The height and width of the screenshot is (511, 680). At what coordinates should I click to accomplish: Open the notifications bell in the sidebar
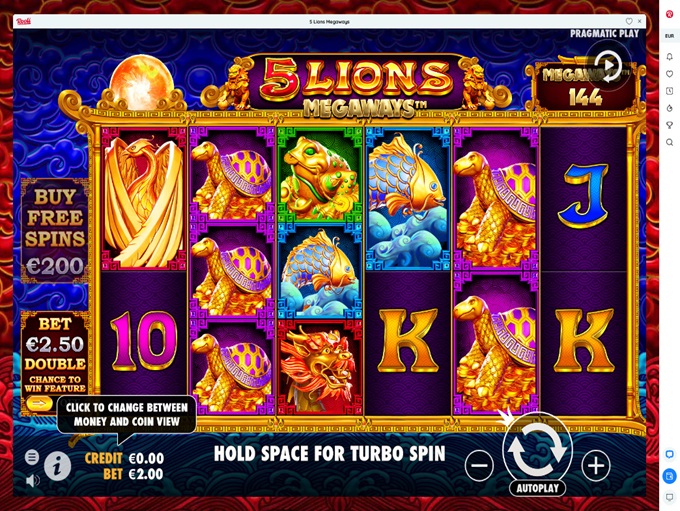(669, 57)
